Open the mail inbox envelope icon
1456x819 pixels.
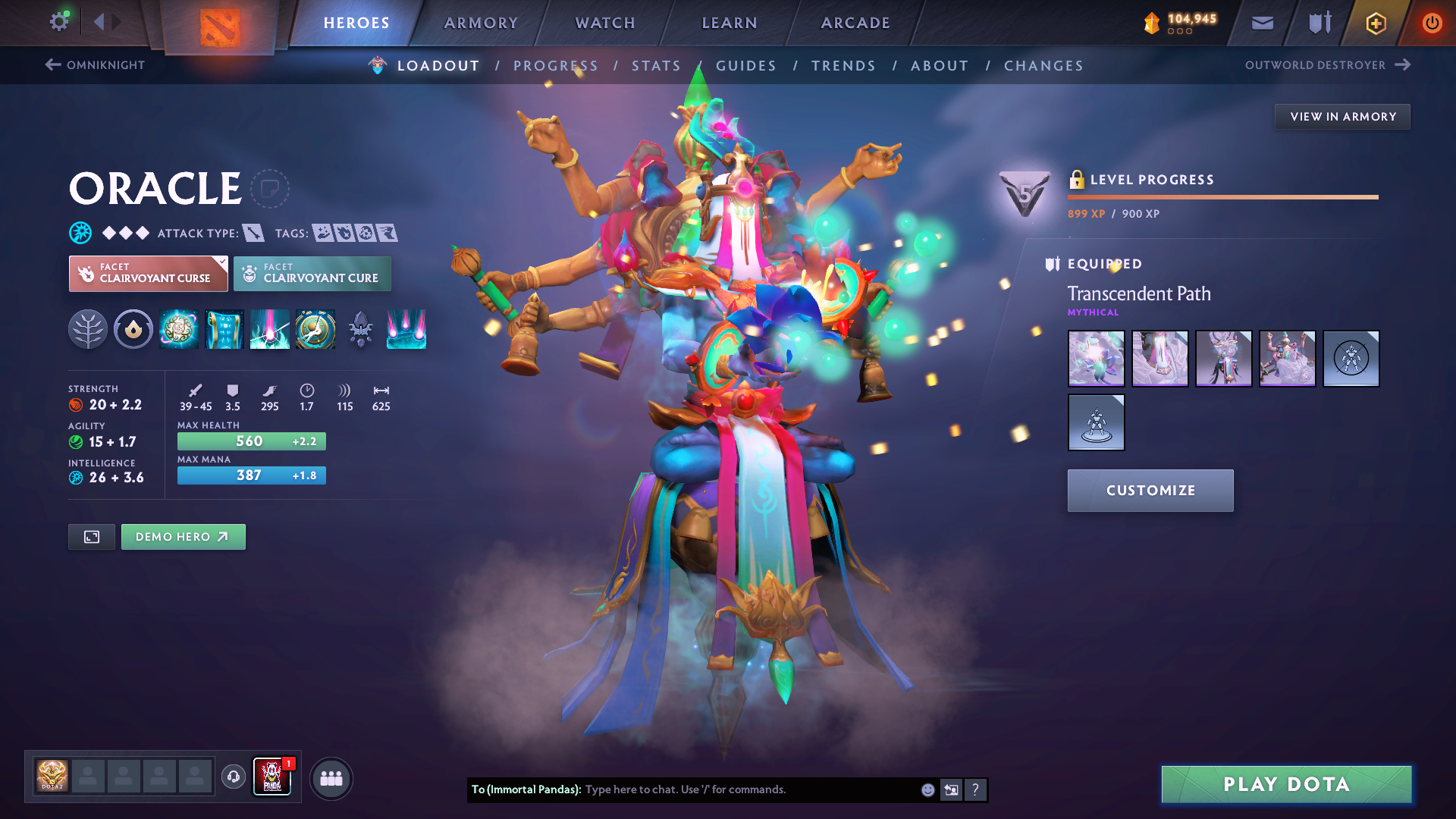coord(1262,23)
